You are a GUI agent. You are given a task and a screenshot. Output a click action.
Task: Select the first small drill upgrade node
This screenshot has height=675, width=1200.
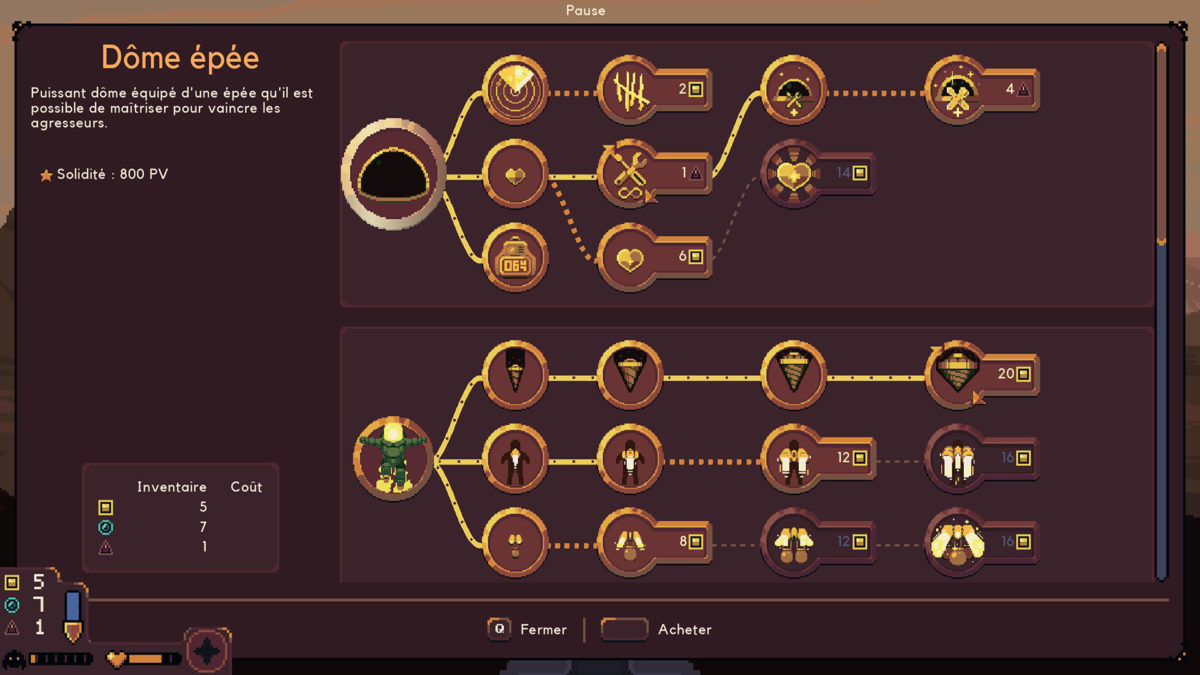click(516, 375)
